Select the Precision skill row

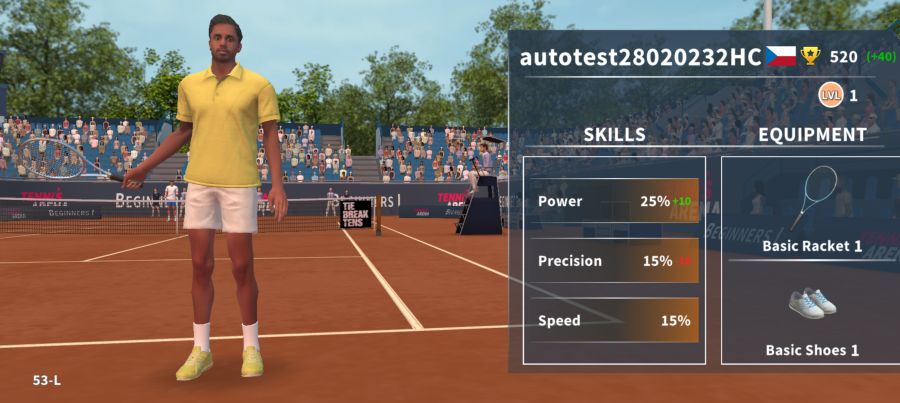coord(614,261)
